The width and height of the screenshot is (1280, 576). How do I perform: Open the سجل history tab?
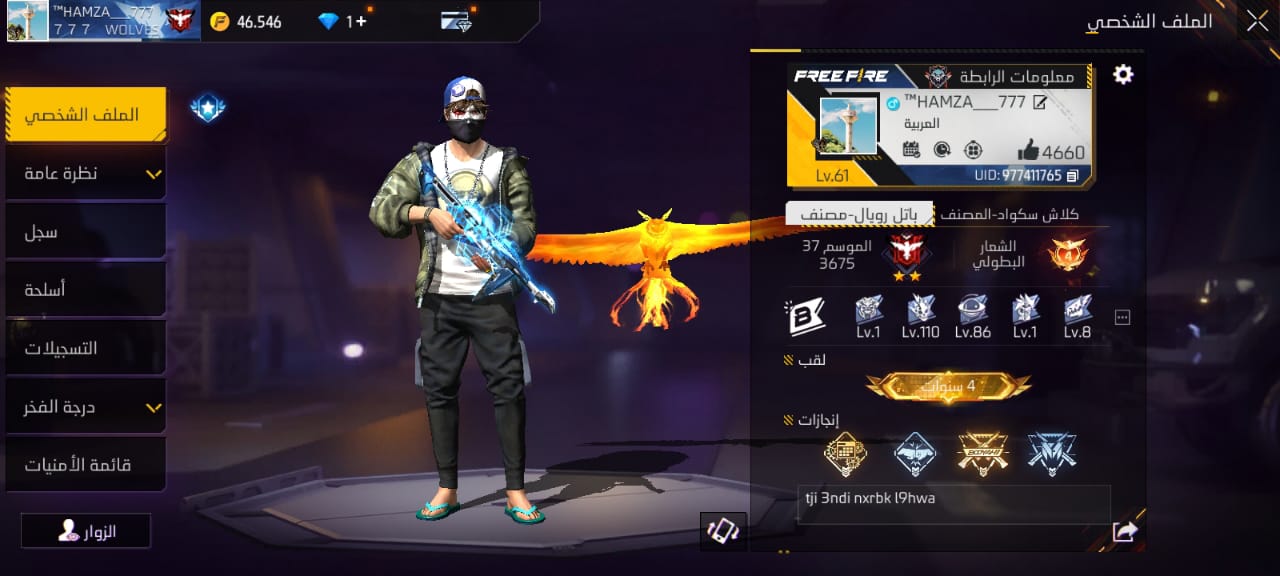86,232
